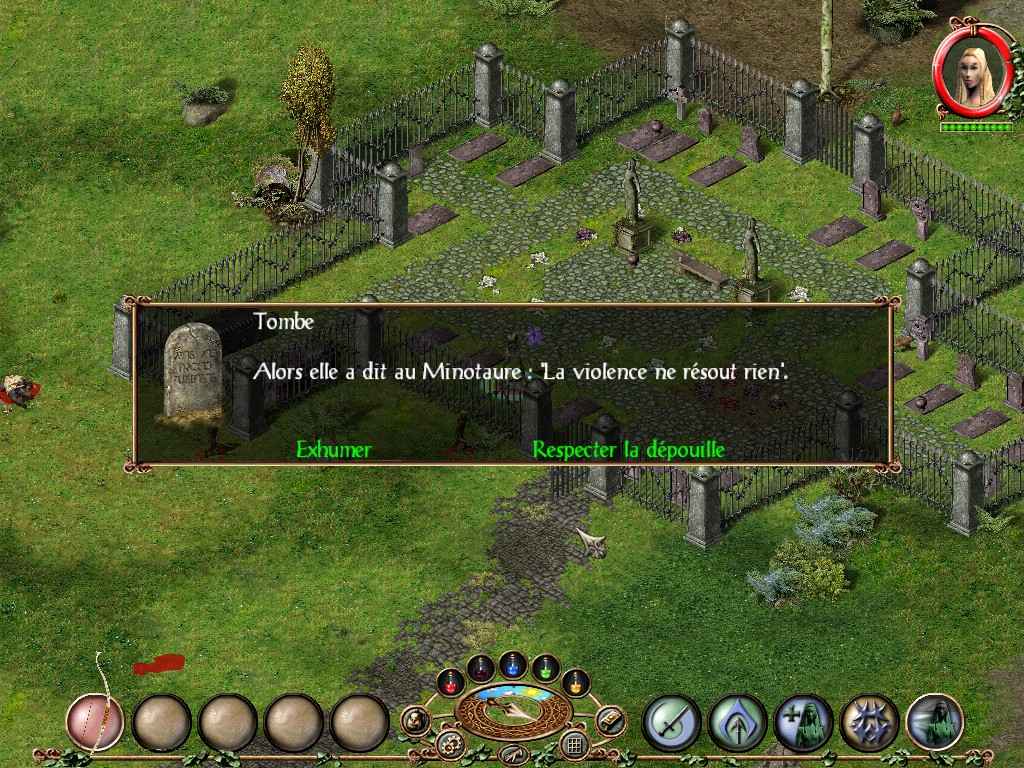Select Respecter la dépouille option
This screenshot has width=1024, height=768.
click(x=628, y=449)
